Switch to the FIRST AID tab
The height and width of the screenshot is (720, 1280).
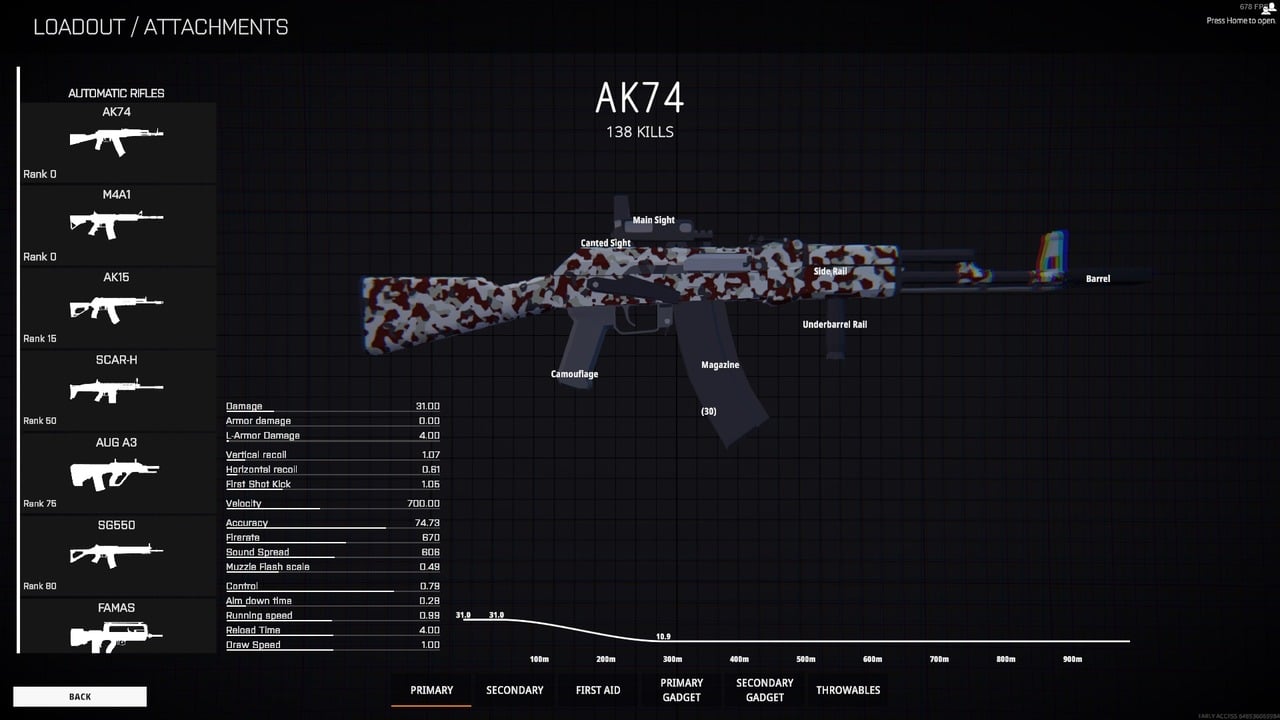pos(597,690)
